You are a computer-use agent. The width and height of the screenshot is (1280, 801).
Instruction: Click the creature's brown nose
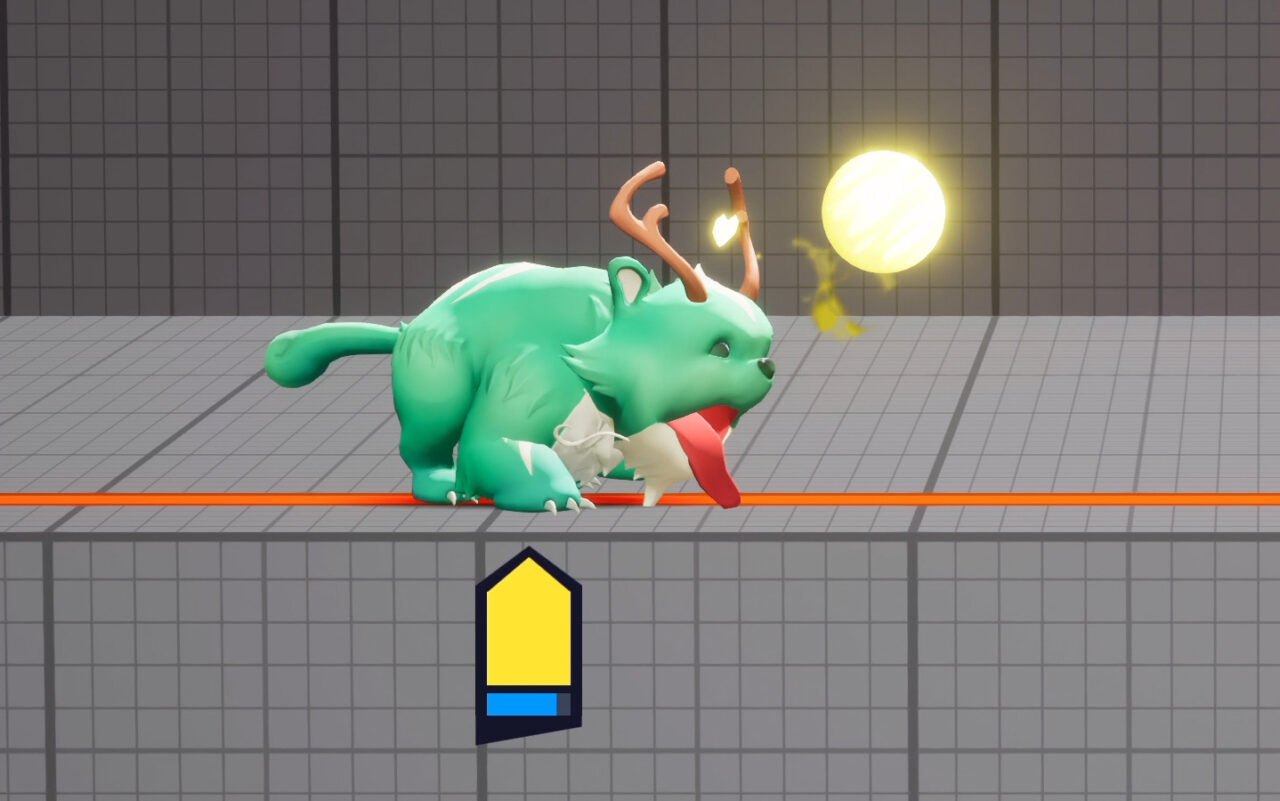tap(765, 370)
